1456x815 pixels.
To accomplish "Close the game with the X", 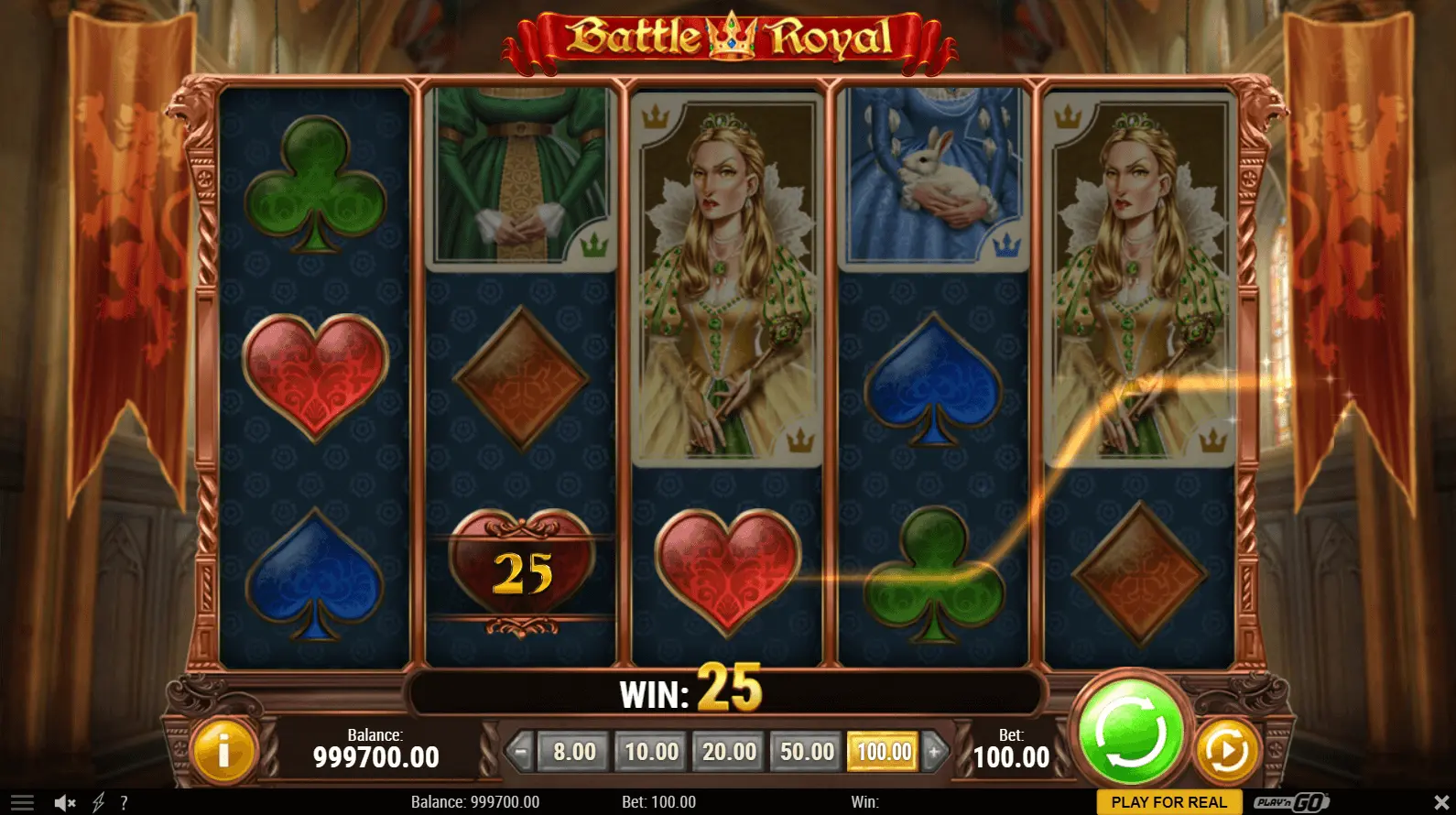I will point(1440,803).
